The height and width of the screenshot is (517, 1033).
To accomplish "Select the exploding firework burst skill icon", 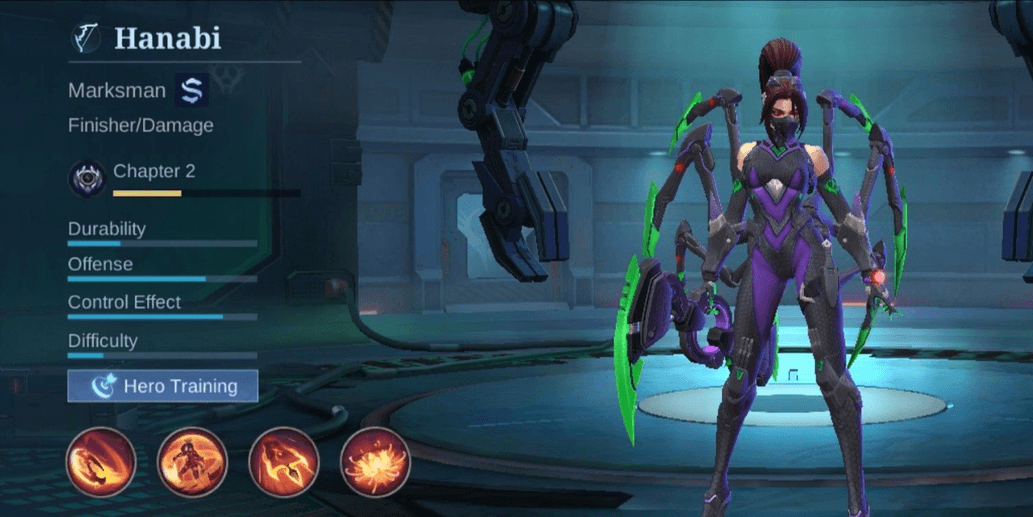I will click(375, 461).
